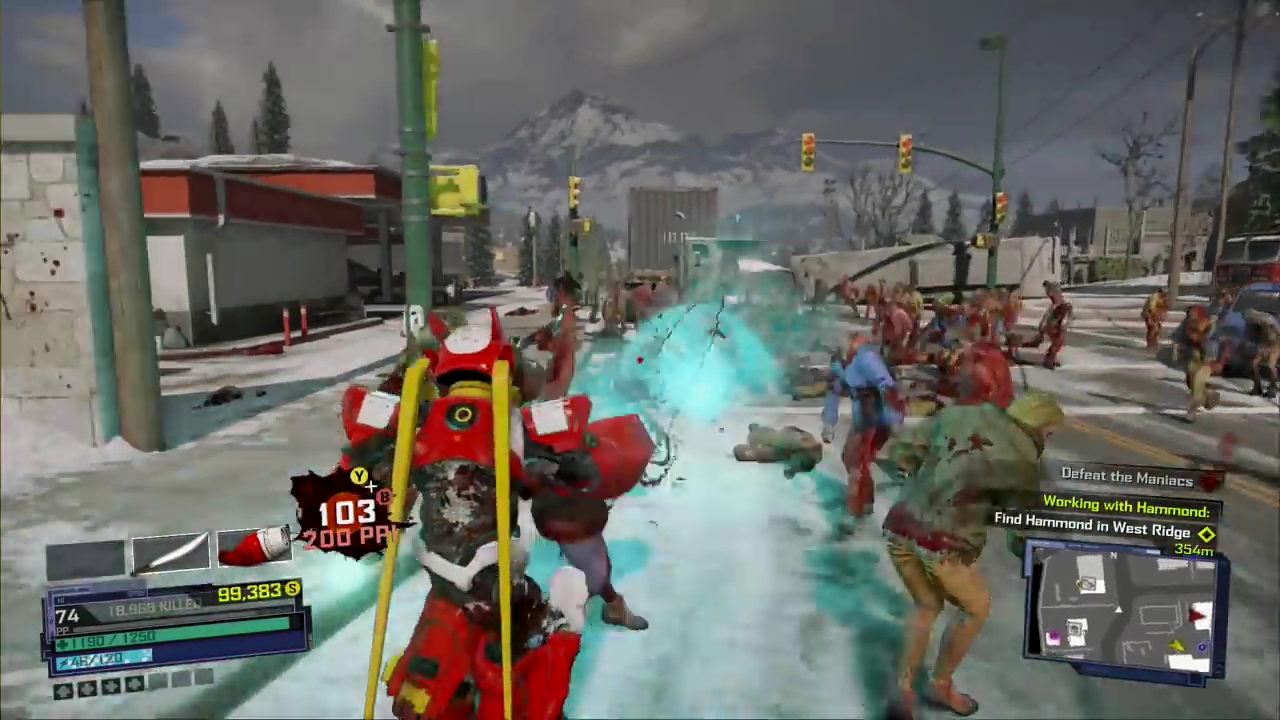The image size is (1280, 720).
Task: Select the Santa hat item icon
Action: pyautogui.click(x=253, y=547)
